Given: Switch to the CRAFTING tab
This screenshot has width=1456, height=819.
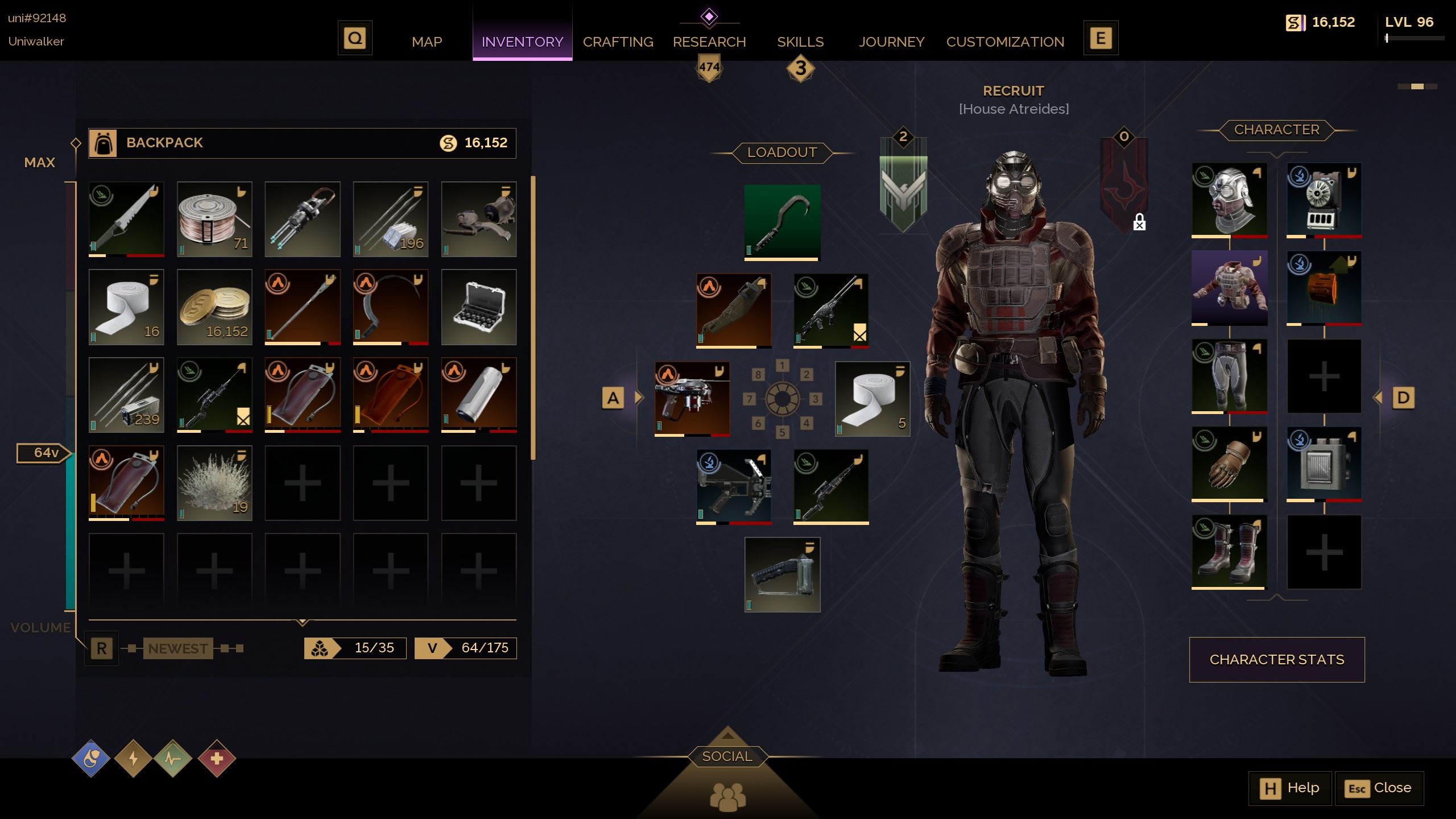Looking at the screenshot, I should (618, 42).
